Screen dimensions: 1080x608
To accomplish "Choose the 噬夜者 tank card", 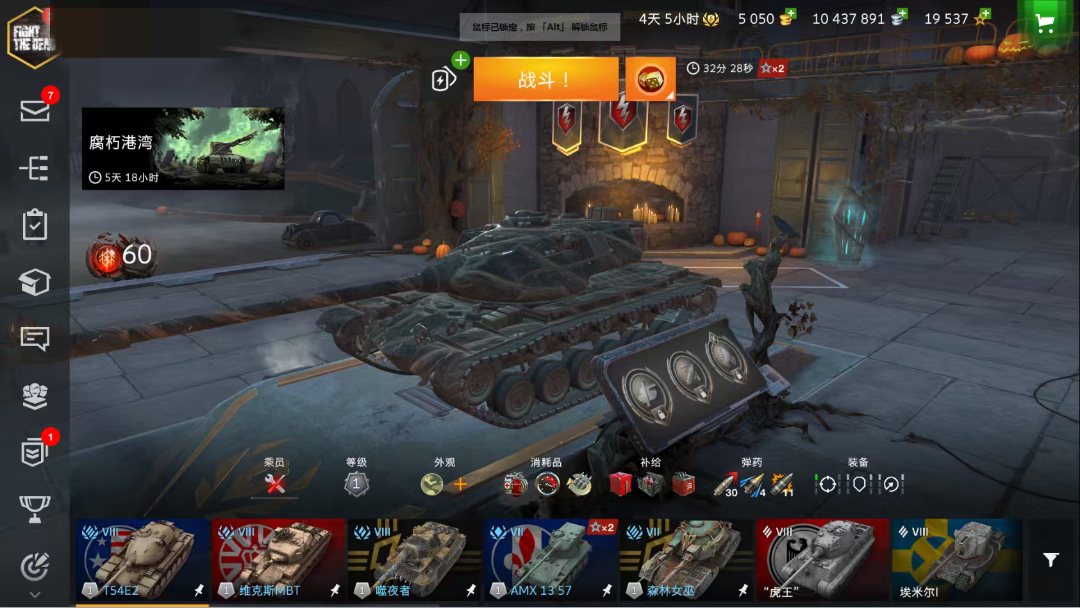I will pyautogui.click(x=415, y=560).
